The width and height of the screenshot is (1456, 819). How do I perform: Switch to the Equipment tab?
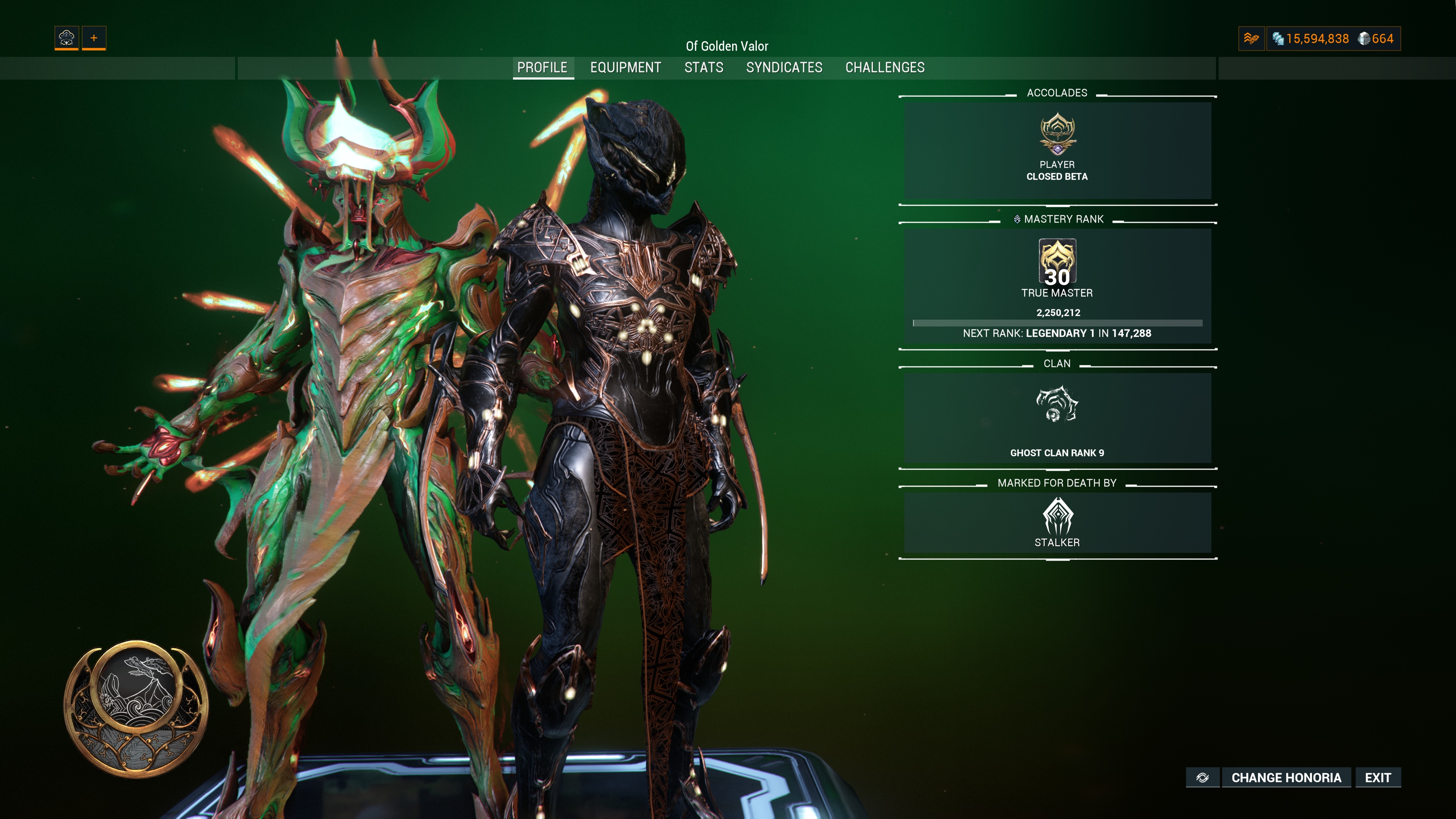click(625, 68)
